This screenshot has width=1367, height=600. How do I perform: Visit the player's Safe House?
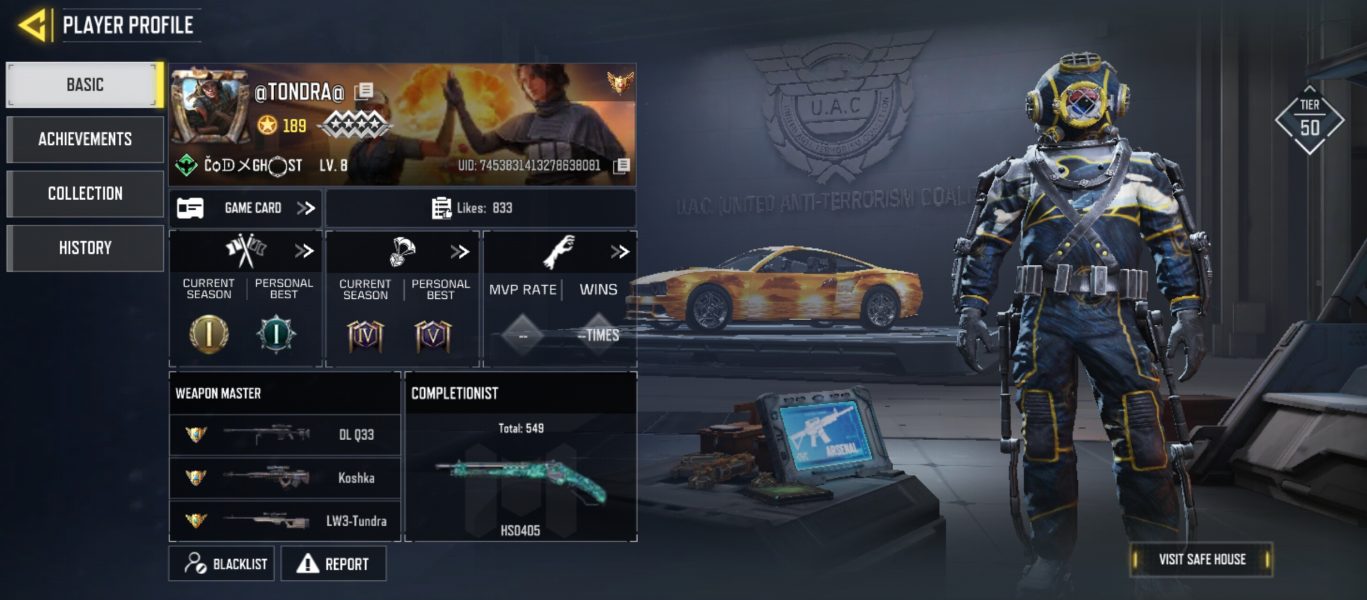[1201, 559]
